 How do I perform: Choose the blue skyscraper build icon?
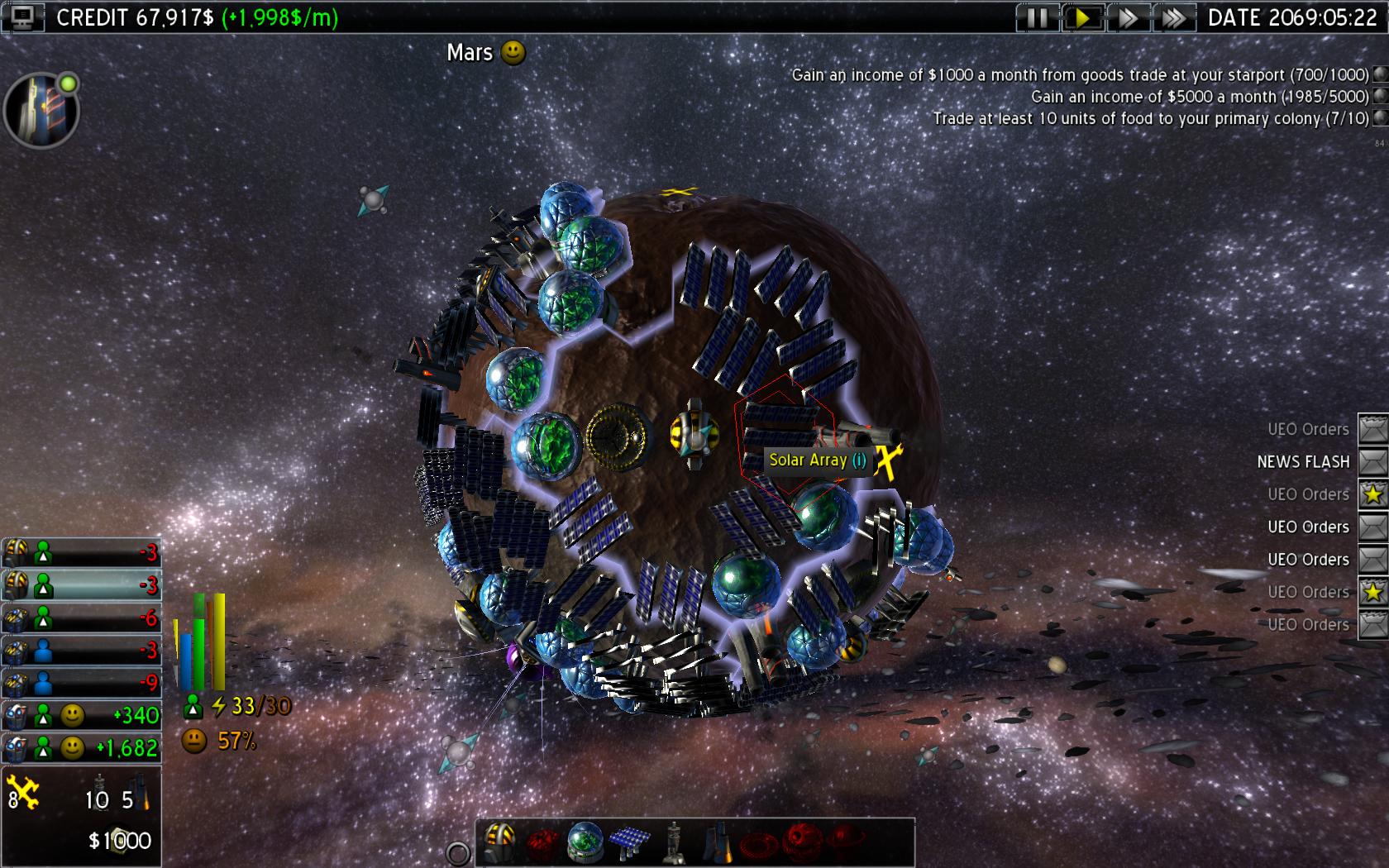tap(716, 842)
